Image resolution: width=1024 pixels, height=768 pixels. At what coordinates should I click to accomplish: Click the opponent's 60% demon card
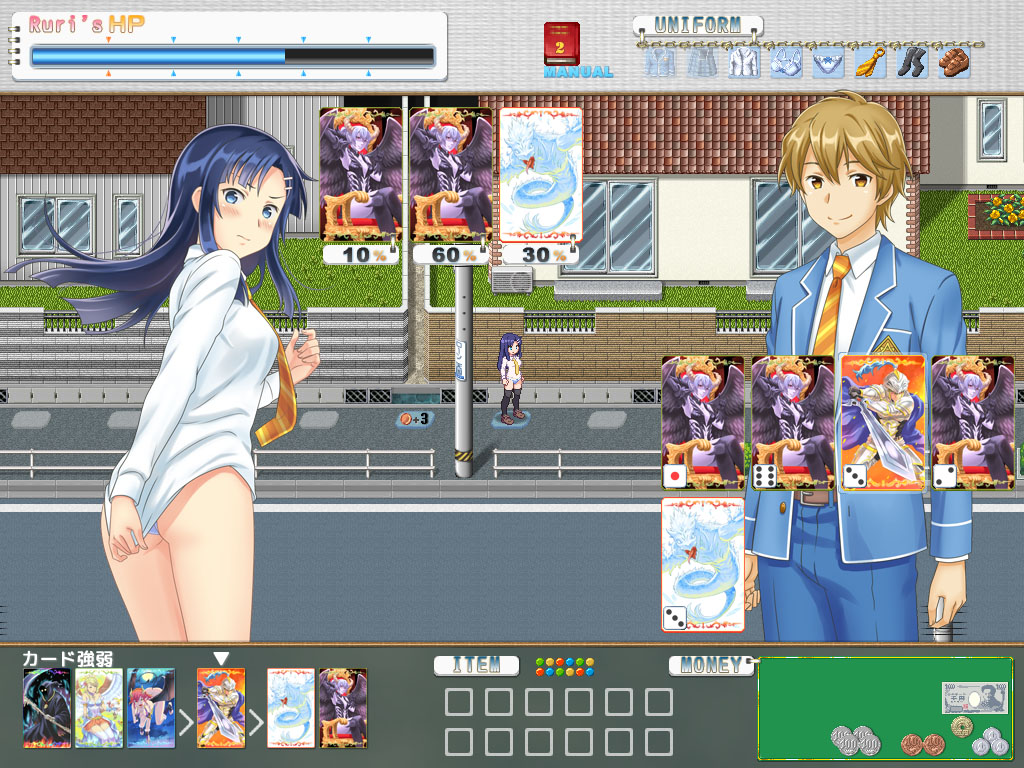(450, 175)
